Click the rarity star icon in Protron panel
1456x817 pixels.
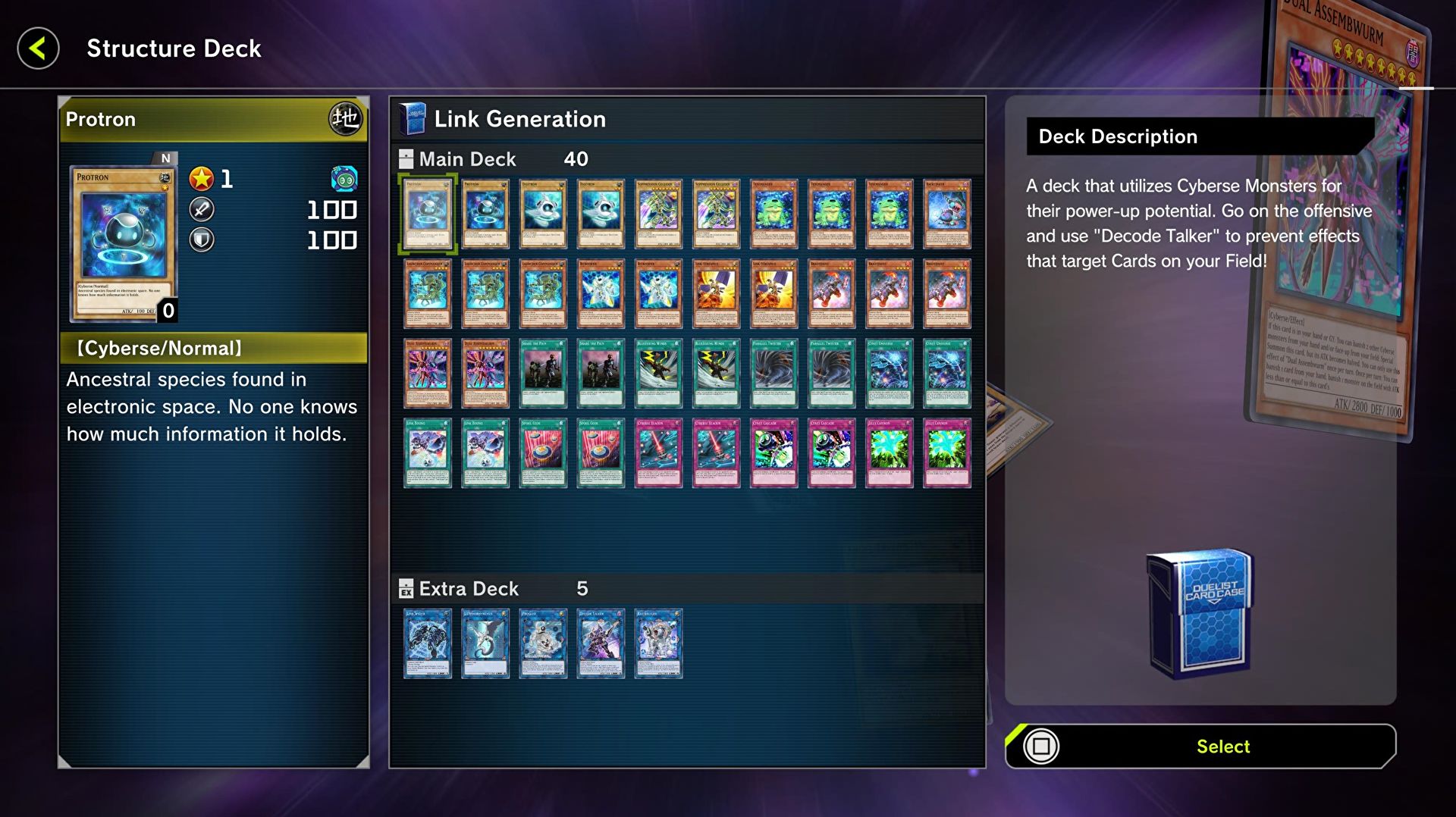(x=200, y=179)
